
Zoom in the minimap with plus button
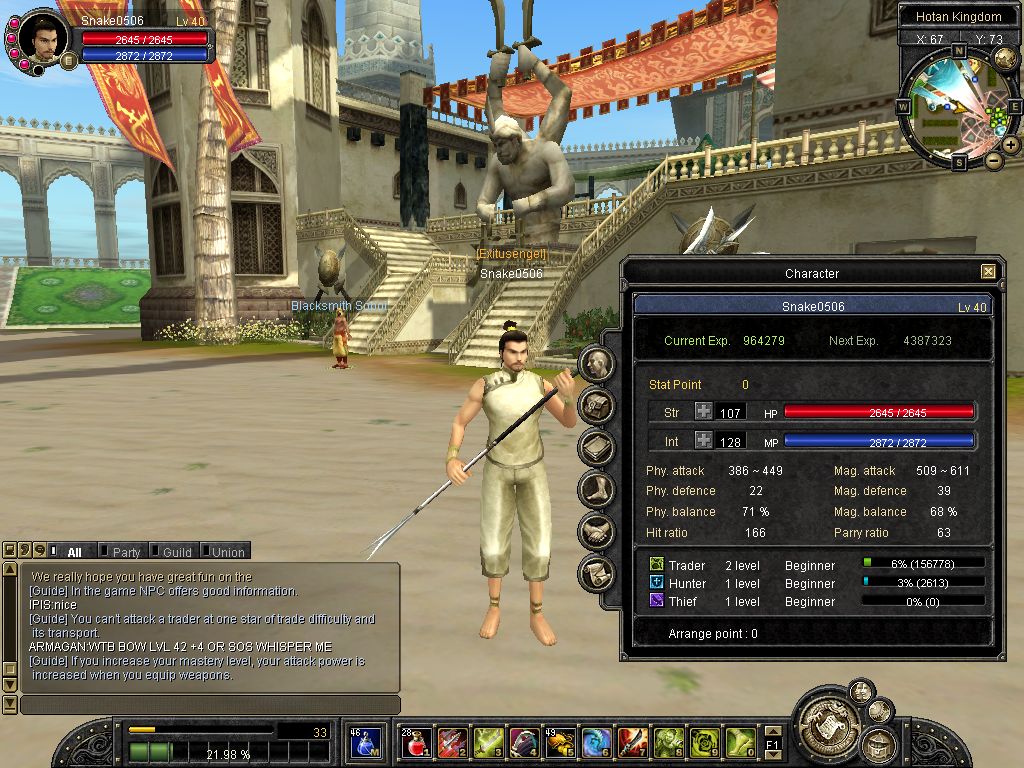(1011, 145)
